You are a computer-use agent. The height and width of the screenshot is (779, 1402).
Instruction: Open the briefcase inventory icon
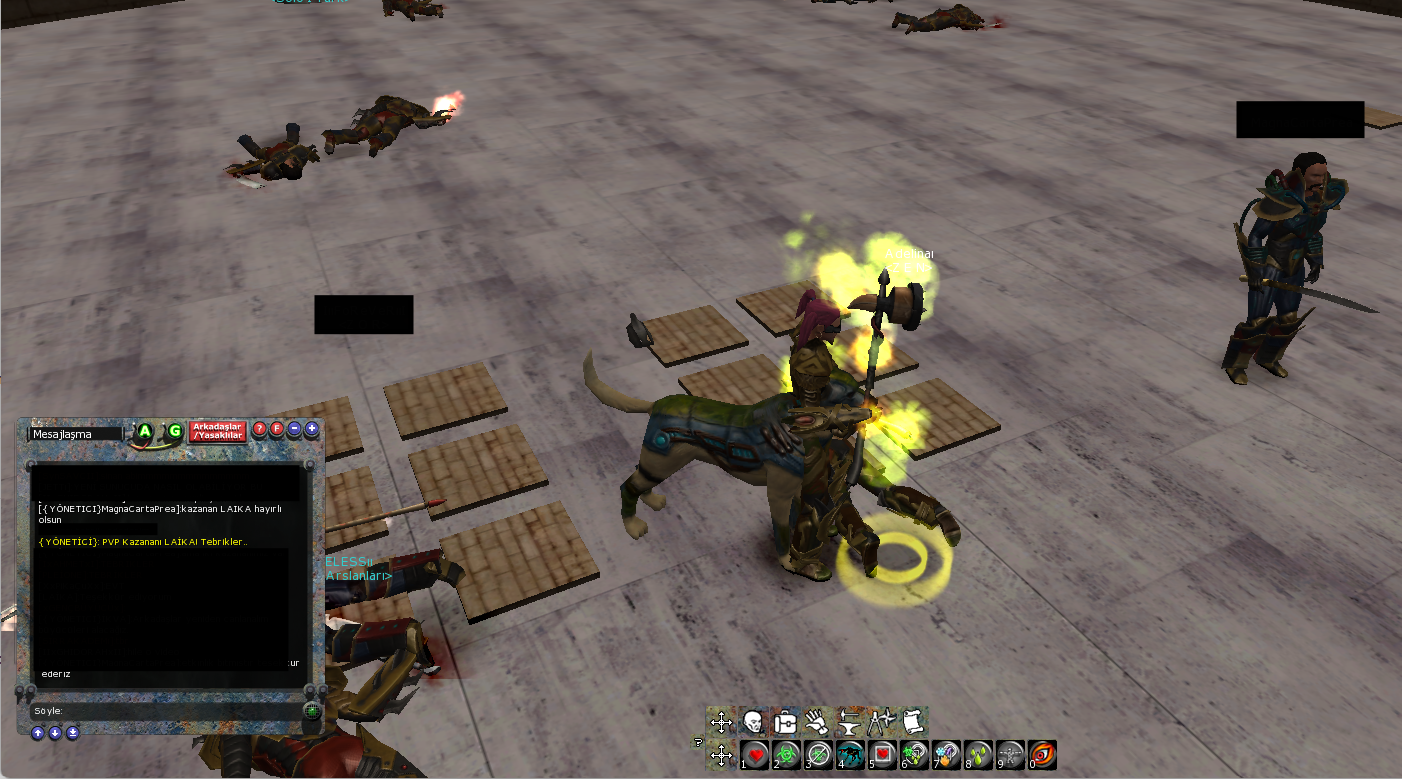[785, 722]
